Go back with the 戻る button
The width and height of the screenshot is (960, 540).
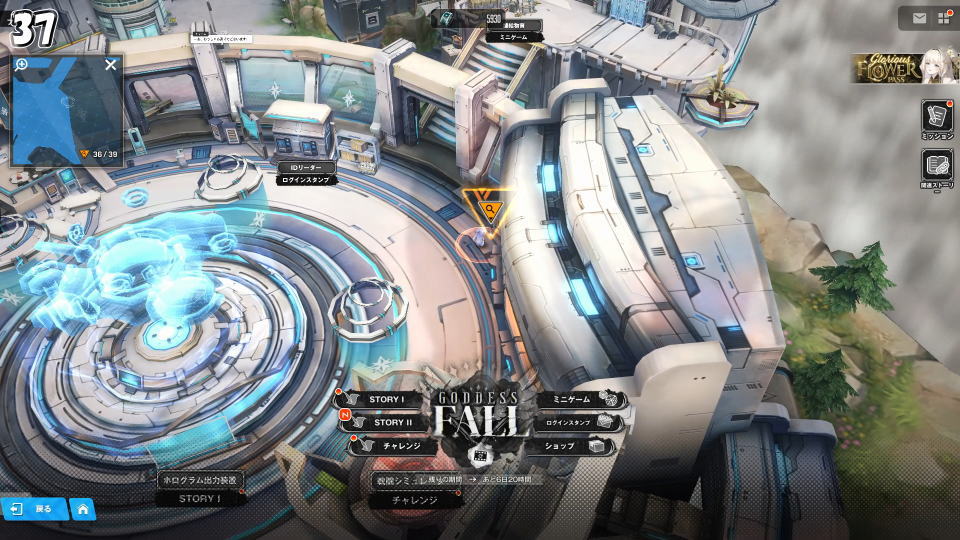pyautogui.click(x=33, y=509)
